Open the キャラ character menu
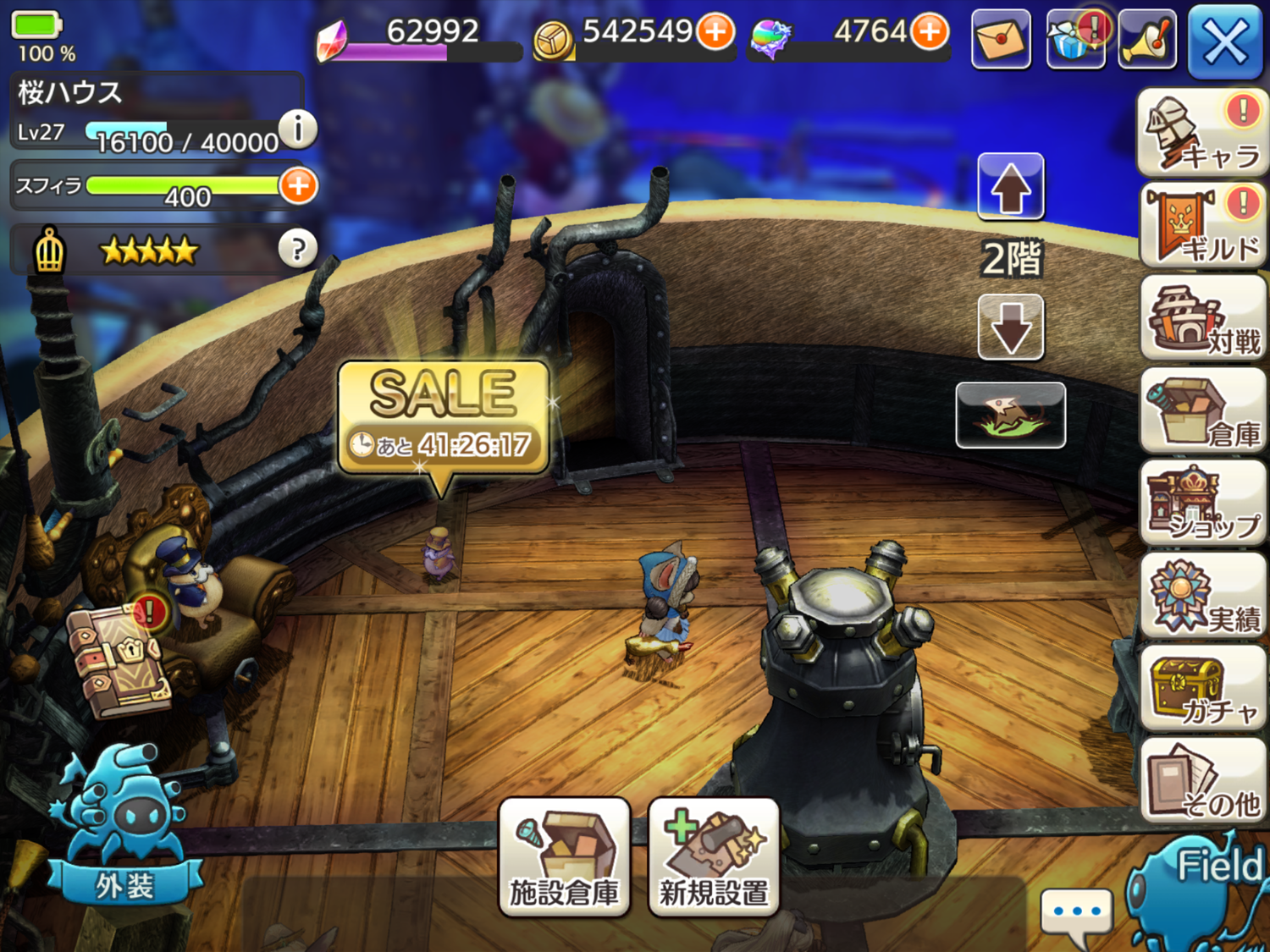Screen dimensions: 1270x952 (1202, 134)
